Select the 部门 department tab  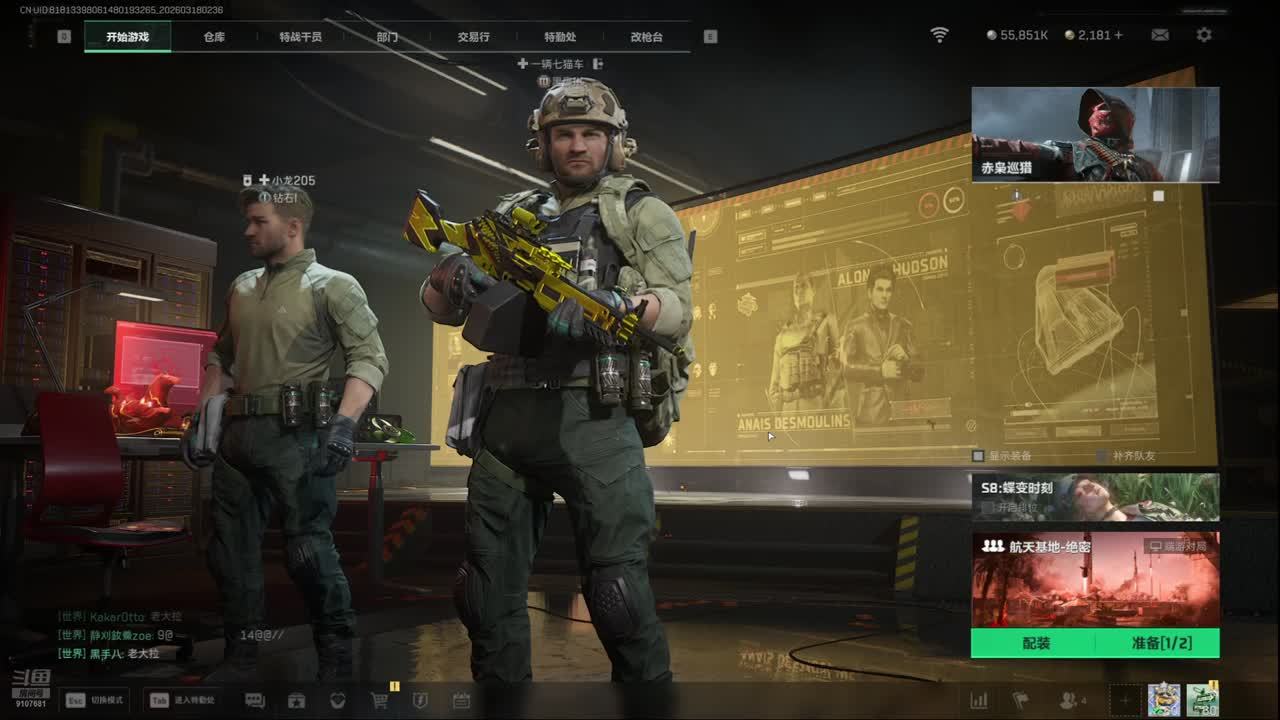(387, 37)
